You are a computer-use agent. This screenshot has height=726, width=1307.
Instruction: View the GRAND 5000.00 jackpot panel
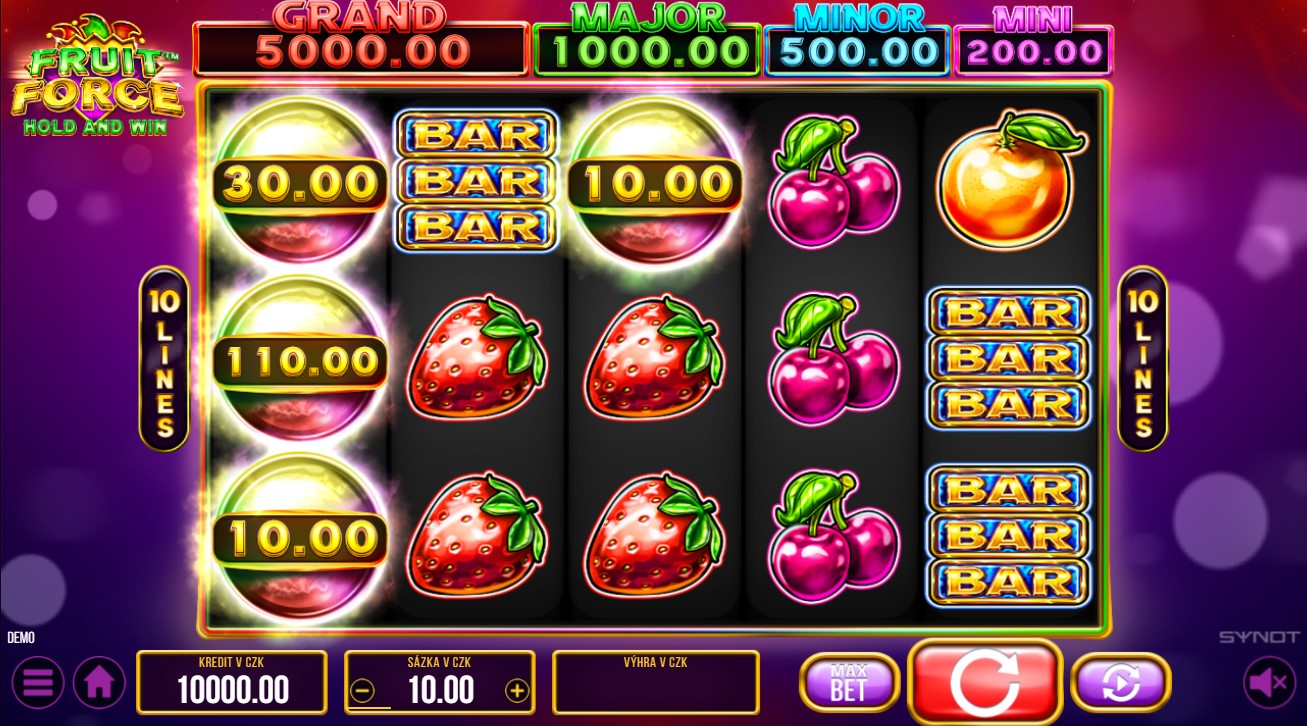360,40
